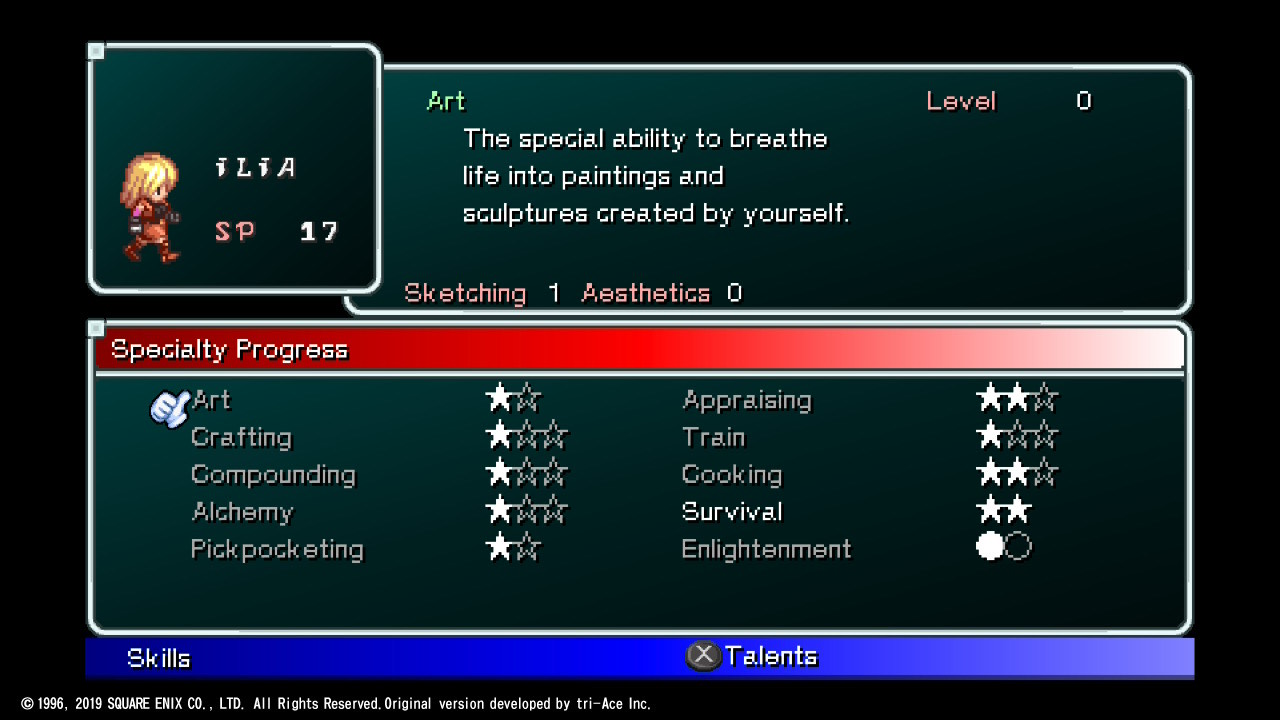Select Ilia's character portrait panel
Viewport: 1280px width, 720px height.
[235, 168]
